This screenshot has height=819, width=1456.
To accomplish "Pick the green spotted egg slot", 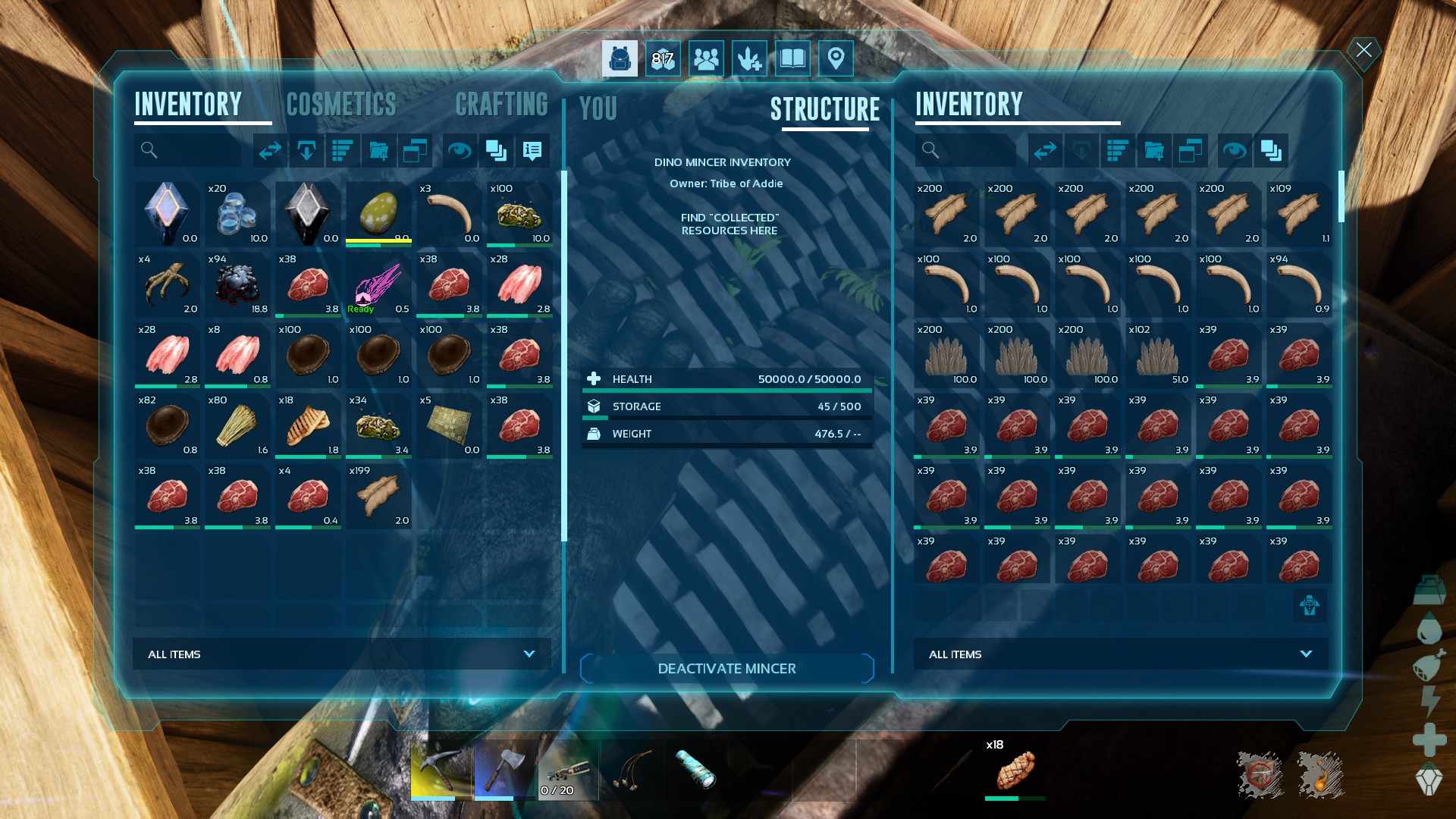I will pyautogui.click(x=378, y=214).
